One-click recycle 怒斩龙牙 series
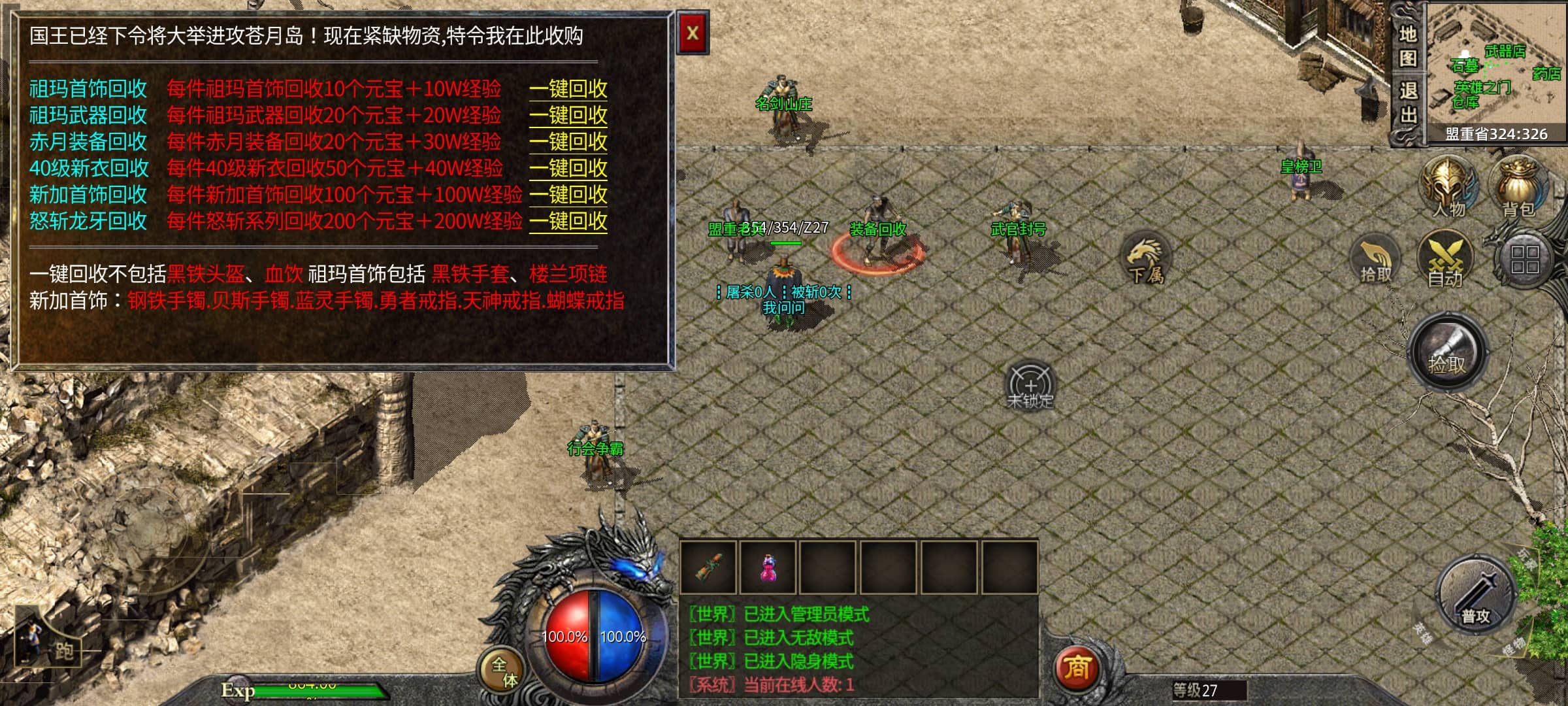Image resolution: width=1568 pixels, height=706 pixels. pos(568,222)
